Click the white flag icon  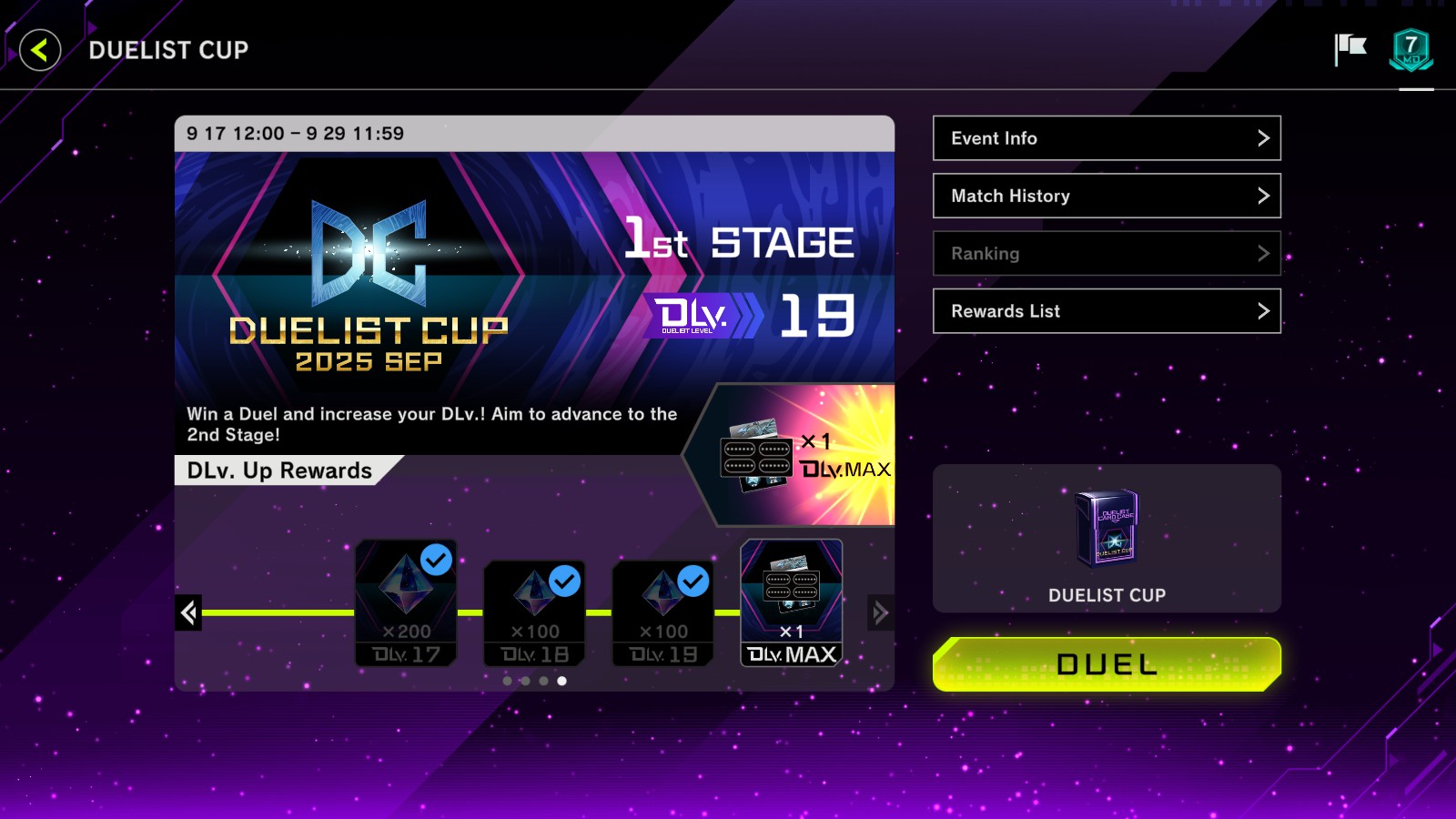pyautogui.click(x=1350, y=49)
